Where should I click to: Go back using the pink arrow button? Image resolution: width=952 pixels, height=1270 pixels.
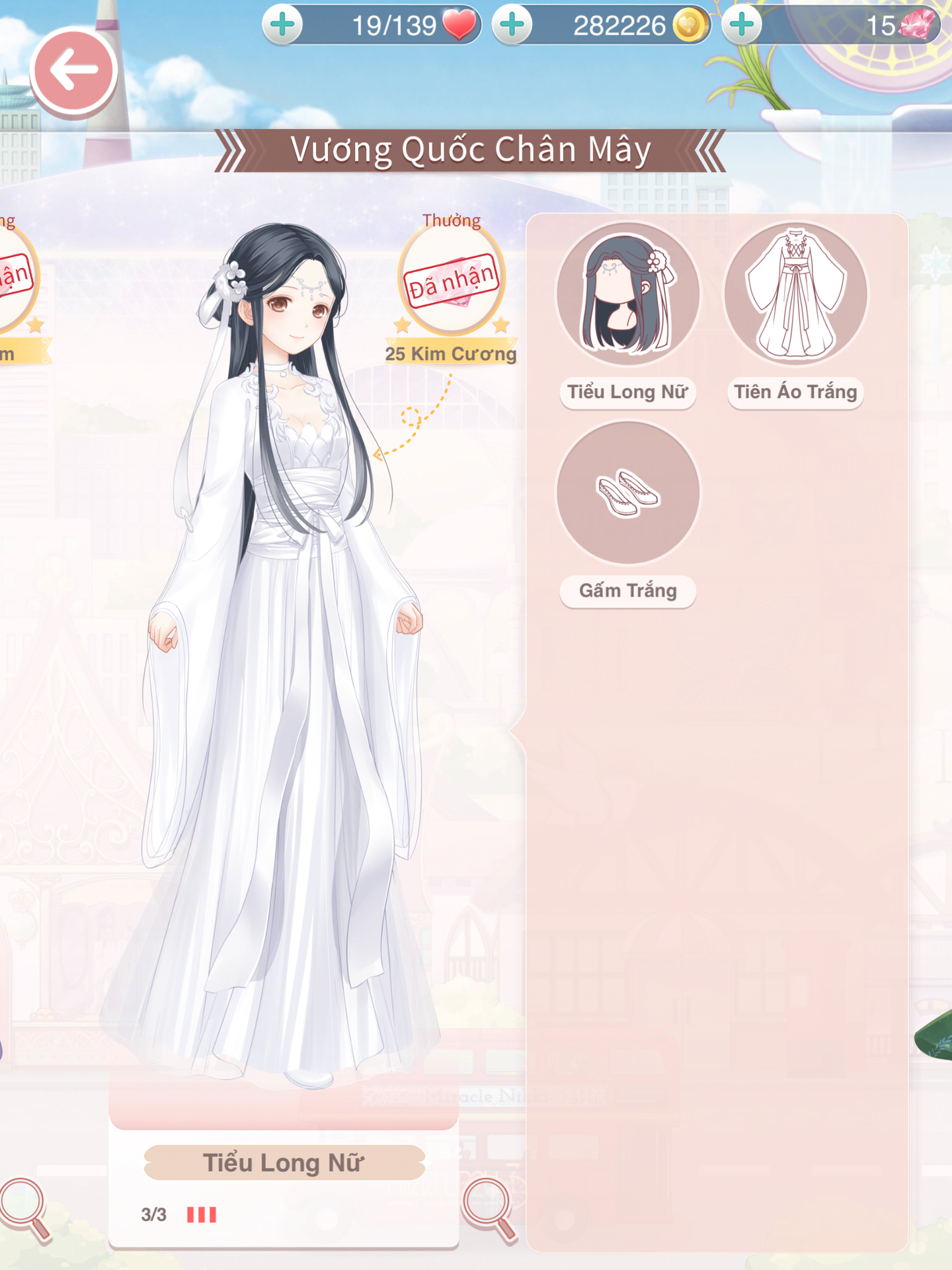pyautogui.click(x=73, y=70)
